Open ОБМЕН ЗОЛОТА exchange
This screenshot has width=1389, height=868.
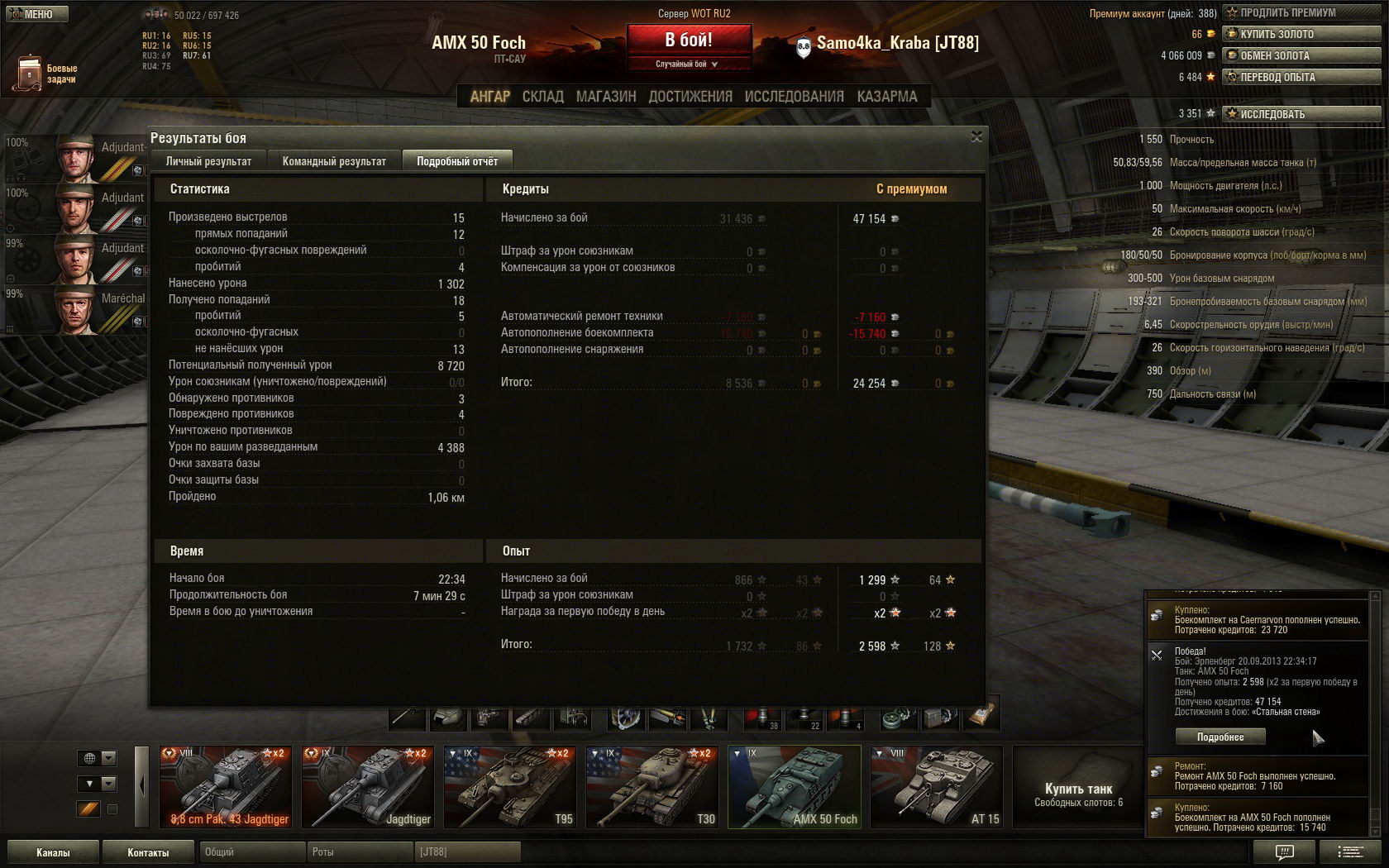tap(1302, 55)
